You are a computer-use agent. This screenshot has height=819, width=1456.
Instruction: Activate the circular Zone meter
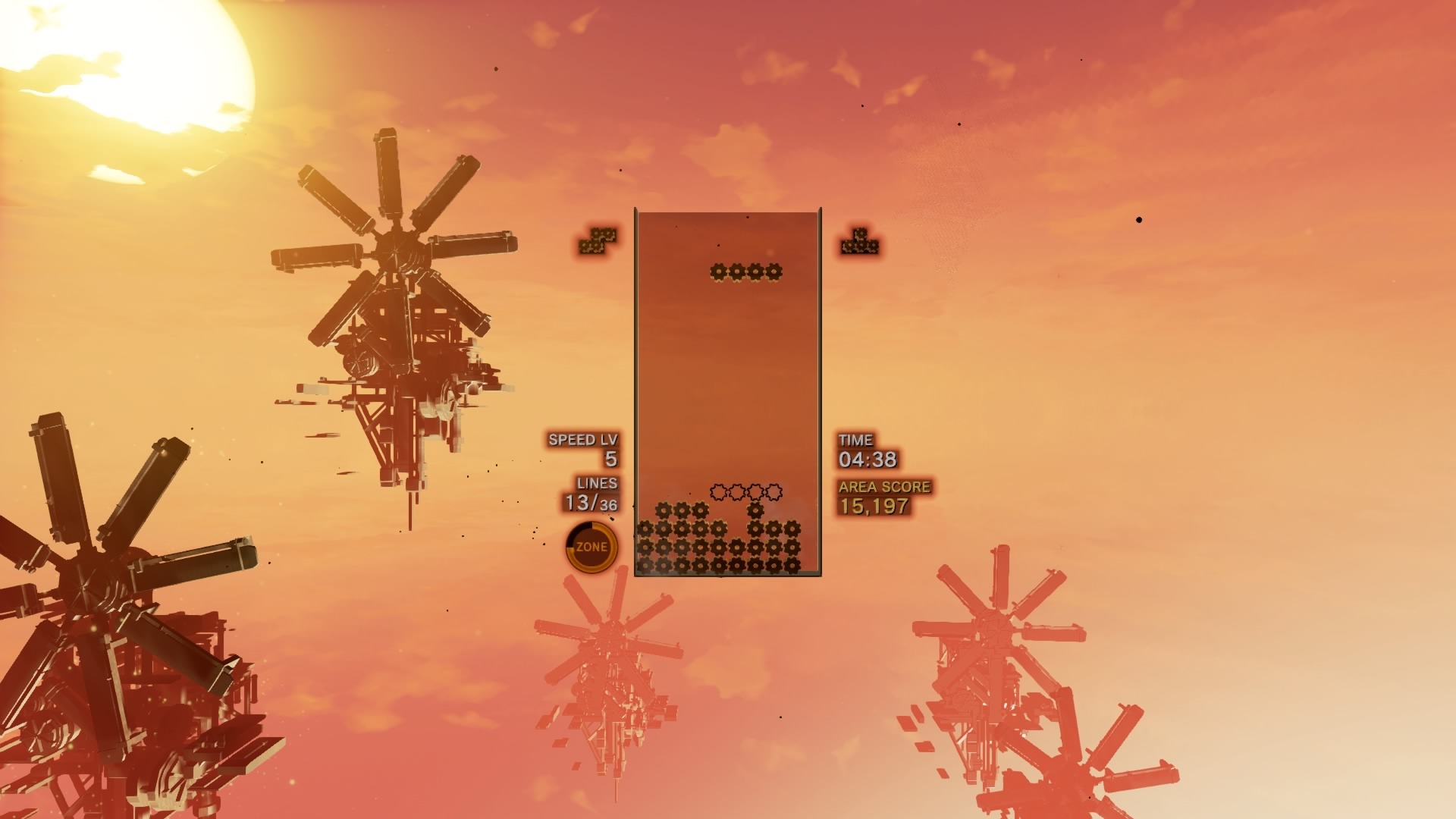591,547
